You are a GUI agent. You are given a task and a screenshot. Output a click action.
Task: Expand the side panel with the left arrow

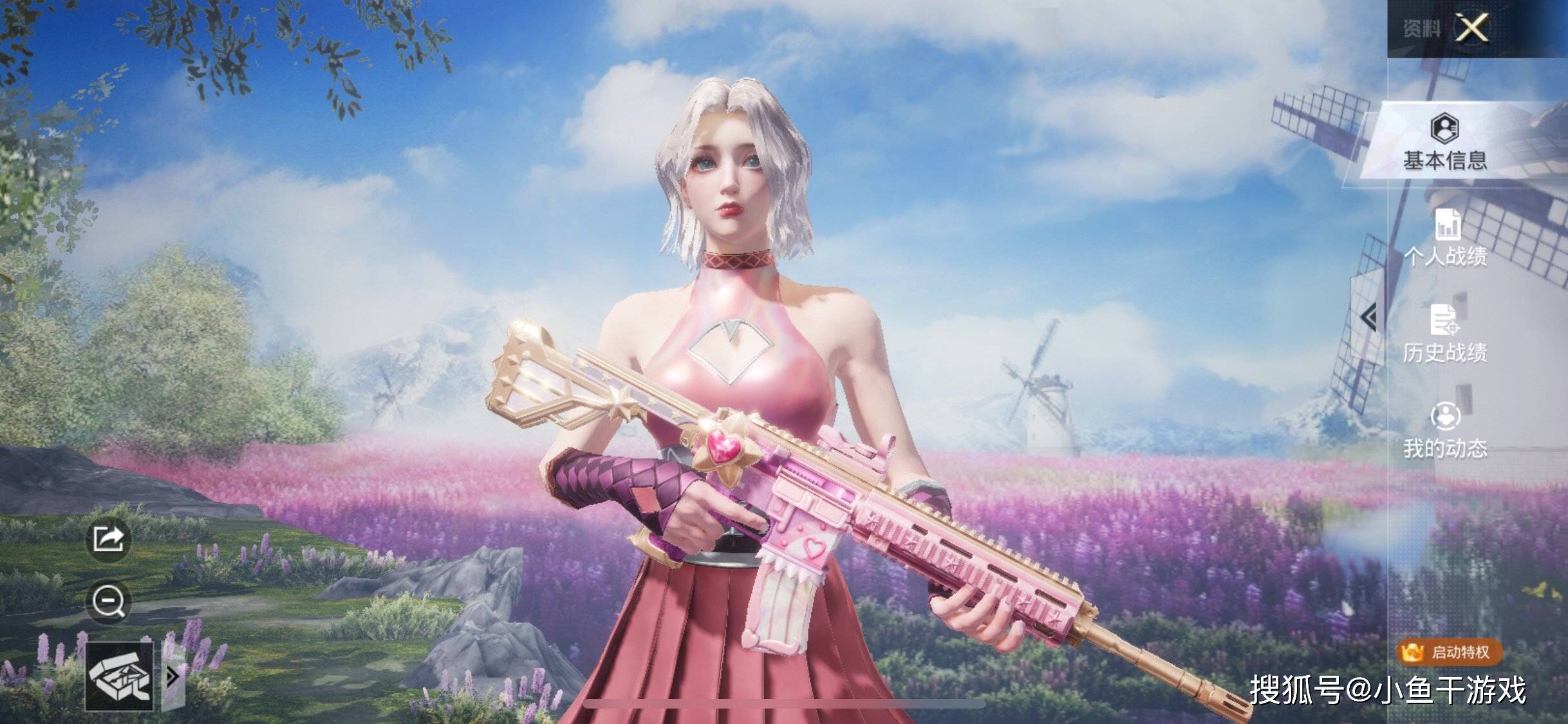(x=1368, y=317)
